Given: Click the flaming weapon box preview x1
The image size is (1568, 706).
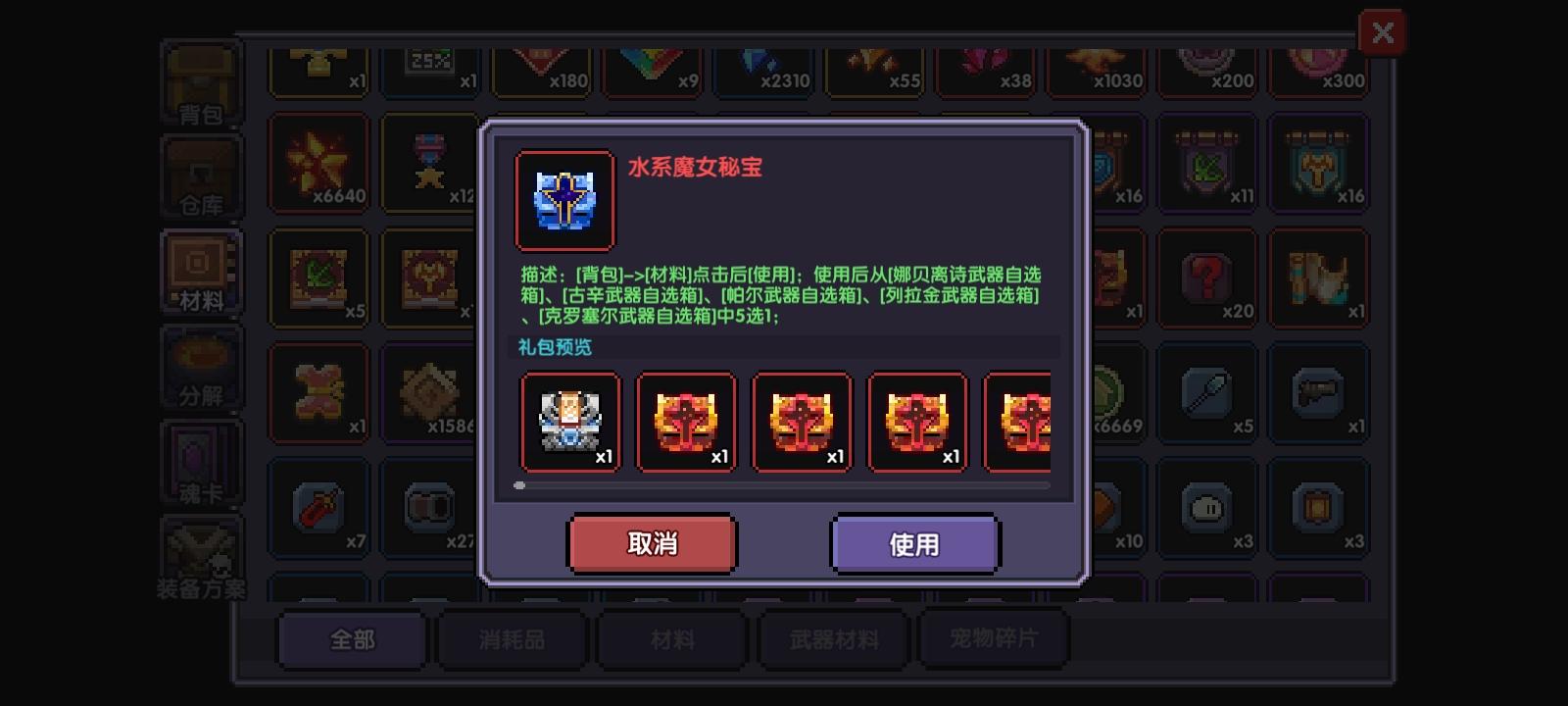Looking at the screenshot, I should point(686,422).
